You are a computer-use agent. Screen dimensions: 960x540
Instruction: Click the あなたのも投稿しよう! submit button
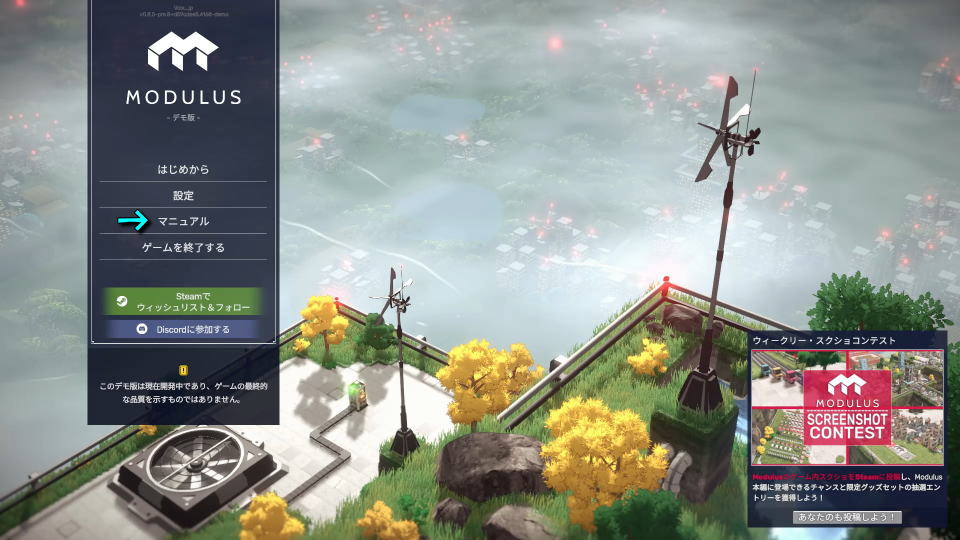click(847, 517)
